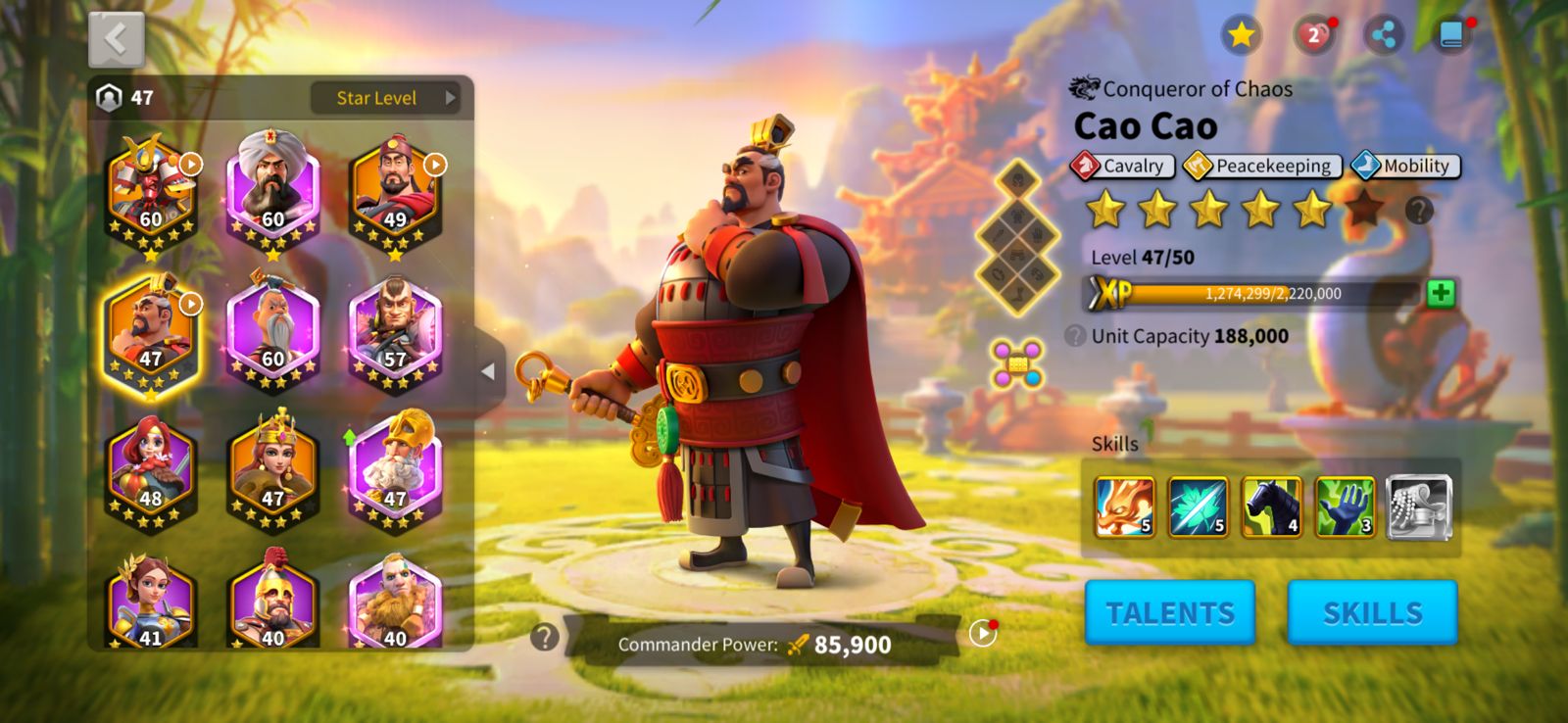Viewport: 1568px width, 723px height.
Task: Show the Commander Power help tooltip
Action: coord(545,637)
